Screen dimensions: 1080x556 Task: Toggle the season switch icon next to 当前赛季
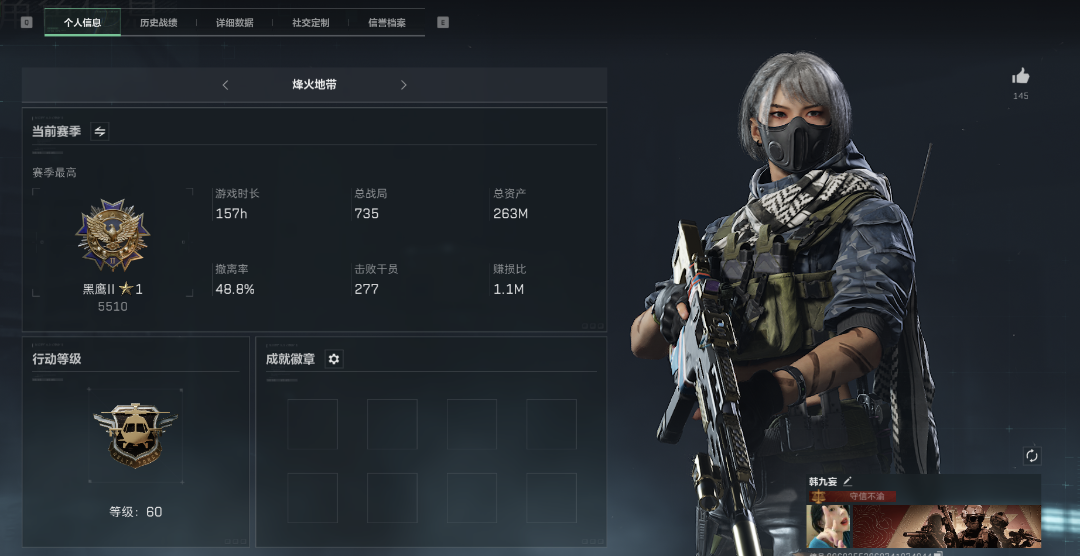(100, 131)
